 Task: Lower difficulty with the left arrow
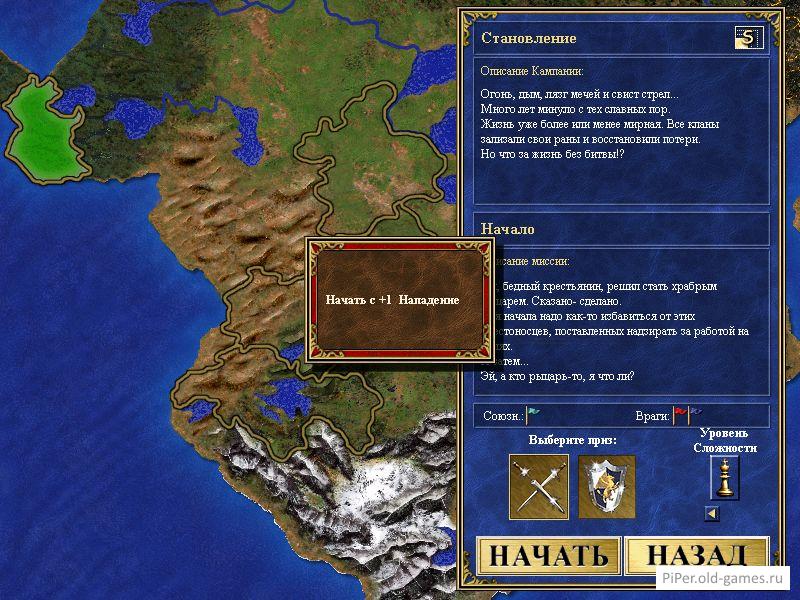[x=711, y=514]
